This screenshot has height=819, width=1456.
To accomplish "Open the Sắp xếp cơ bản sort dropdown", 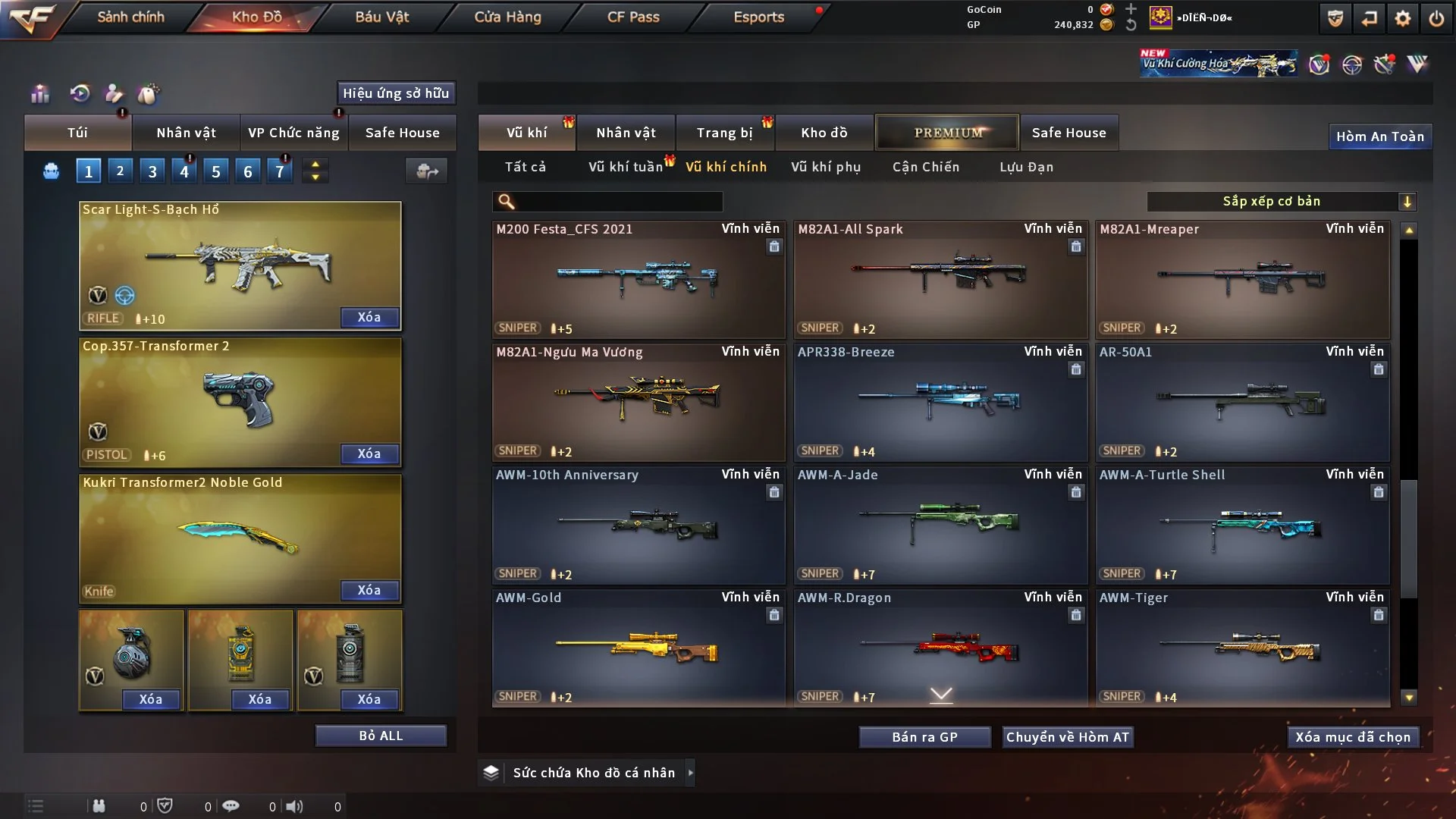I will coord(1282,202).
